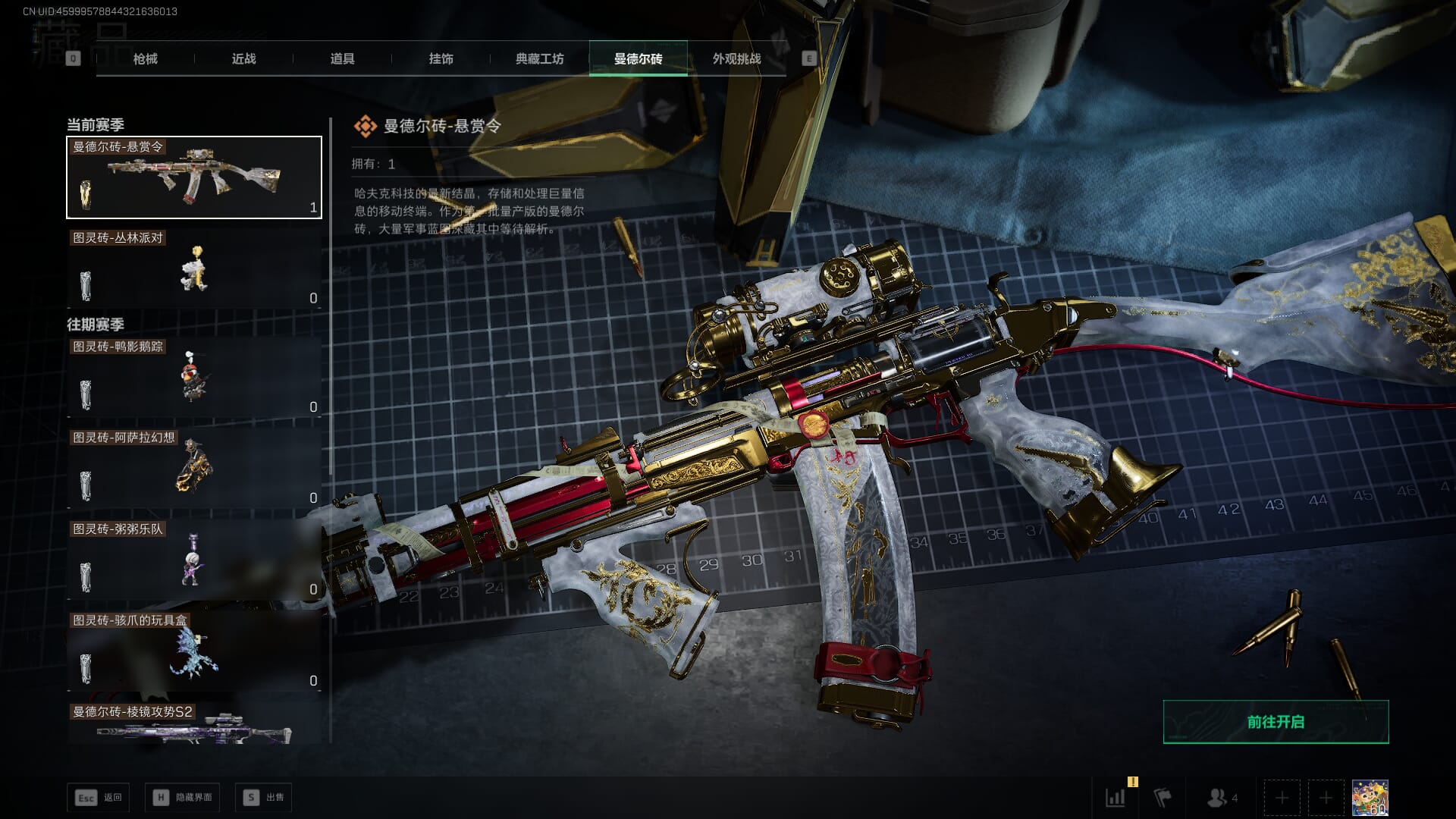Image resolution: width=1456 pixels, height=819 pixels.
Task: Select the 曼德尔砖-悬赏令 item
Action: point(194,177)
